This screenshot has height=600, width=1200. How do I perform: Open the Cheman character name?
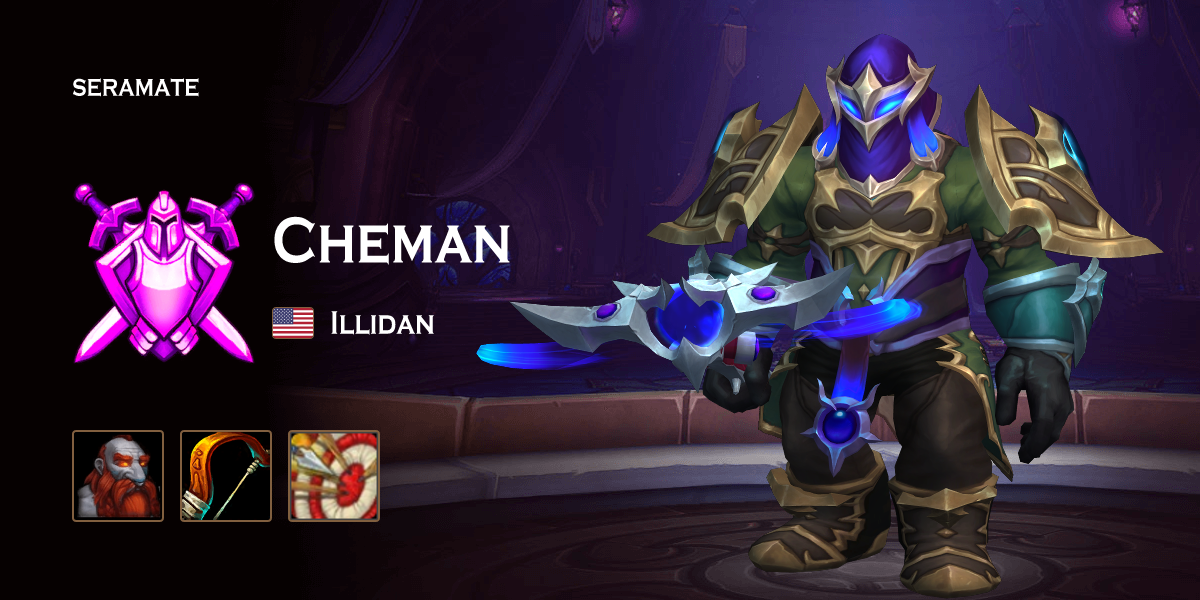[x=392, y=243]
